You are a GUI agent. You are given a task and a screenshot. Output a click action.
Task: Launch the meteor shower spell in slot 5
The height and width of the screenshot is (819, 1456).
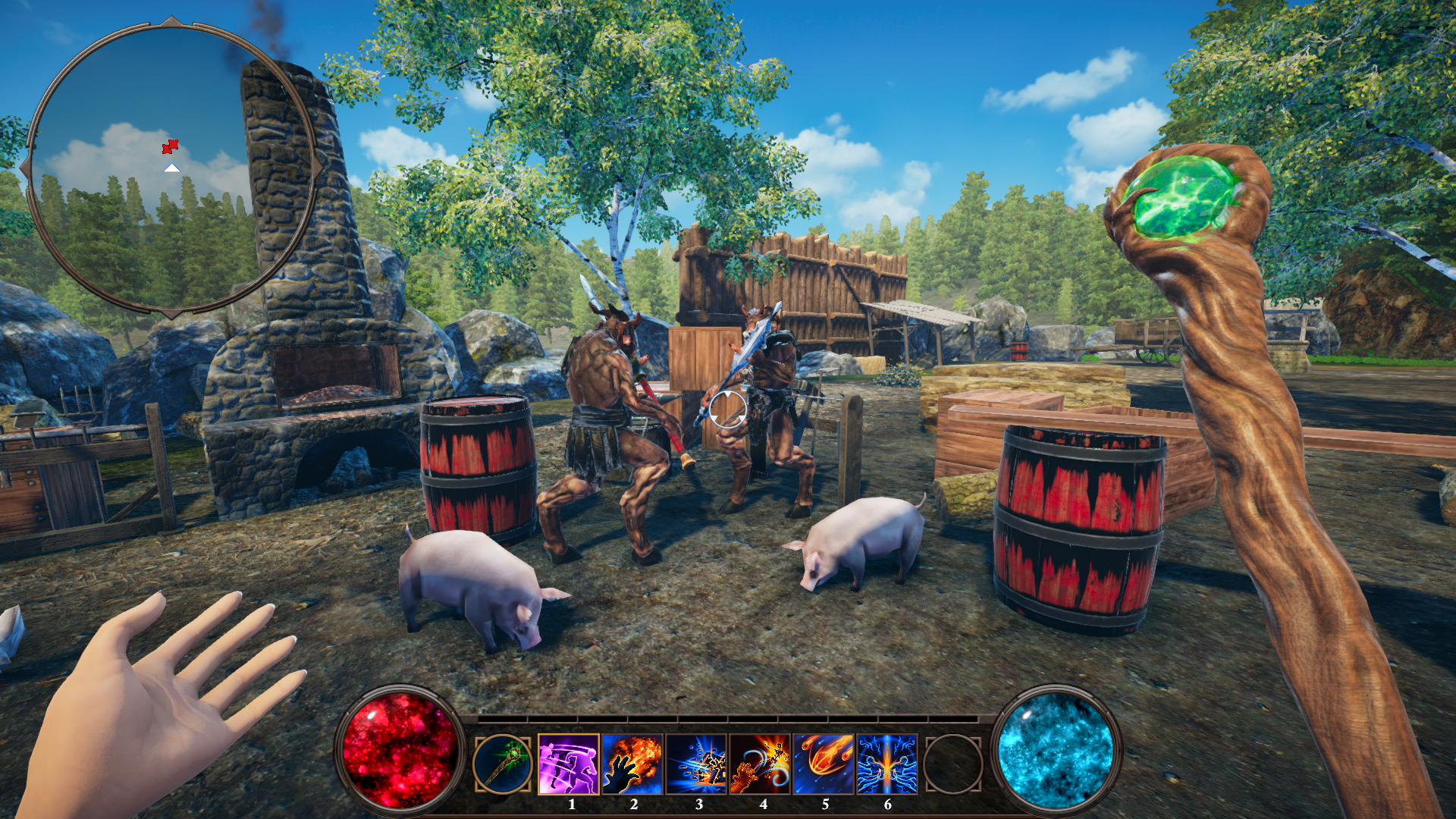click(824, 764)
